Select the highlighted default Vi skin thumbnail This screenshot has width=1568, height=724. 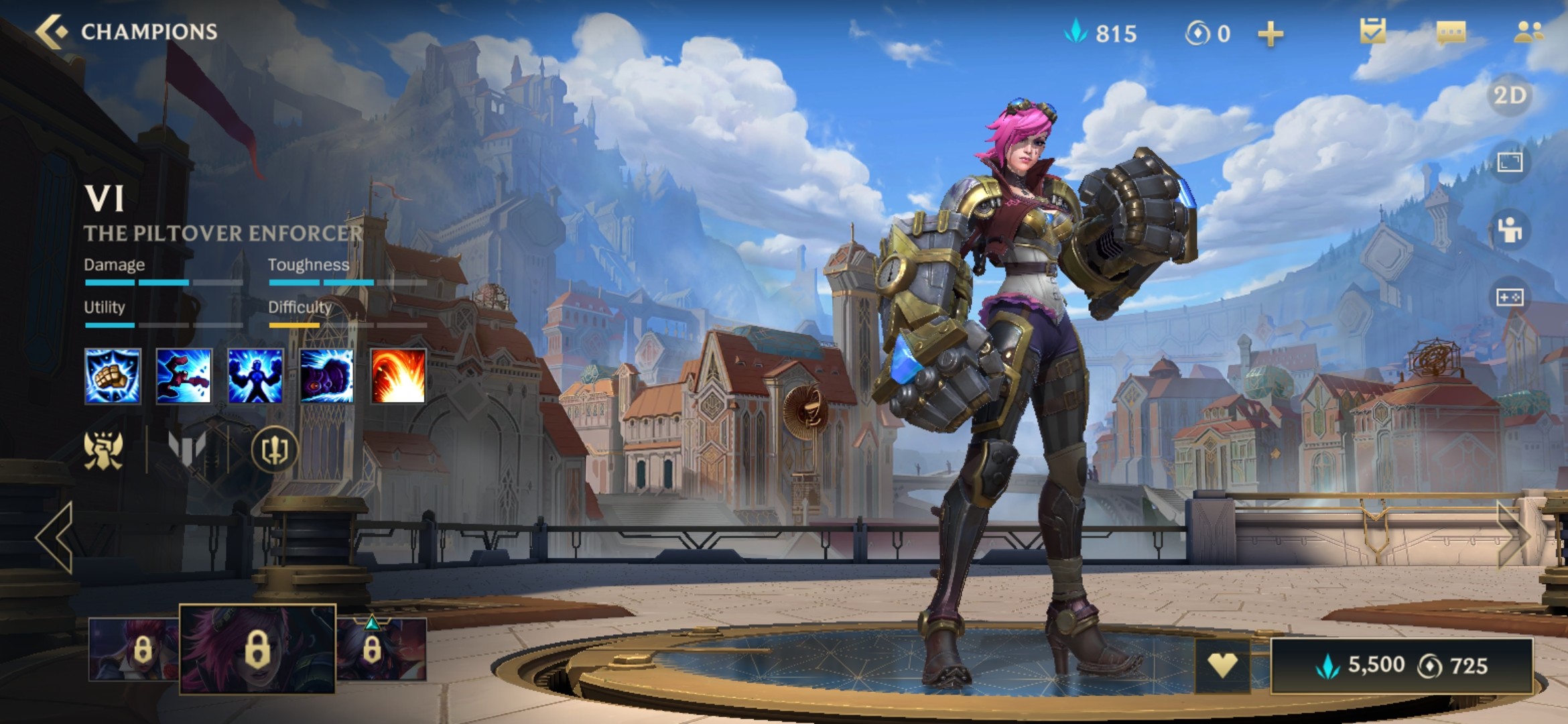(257, 648)
